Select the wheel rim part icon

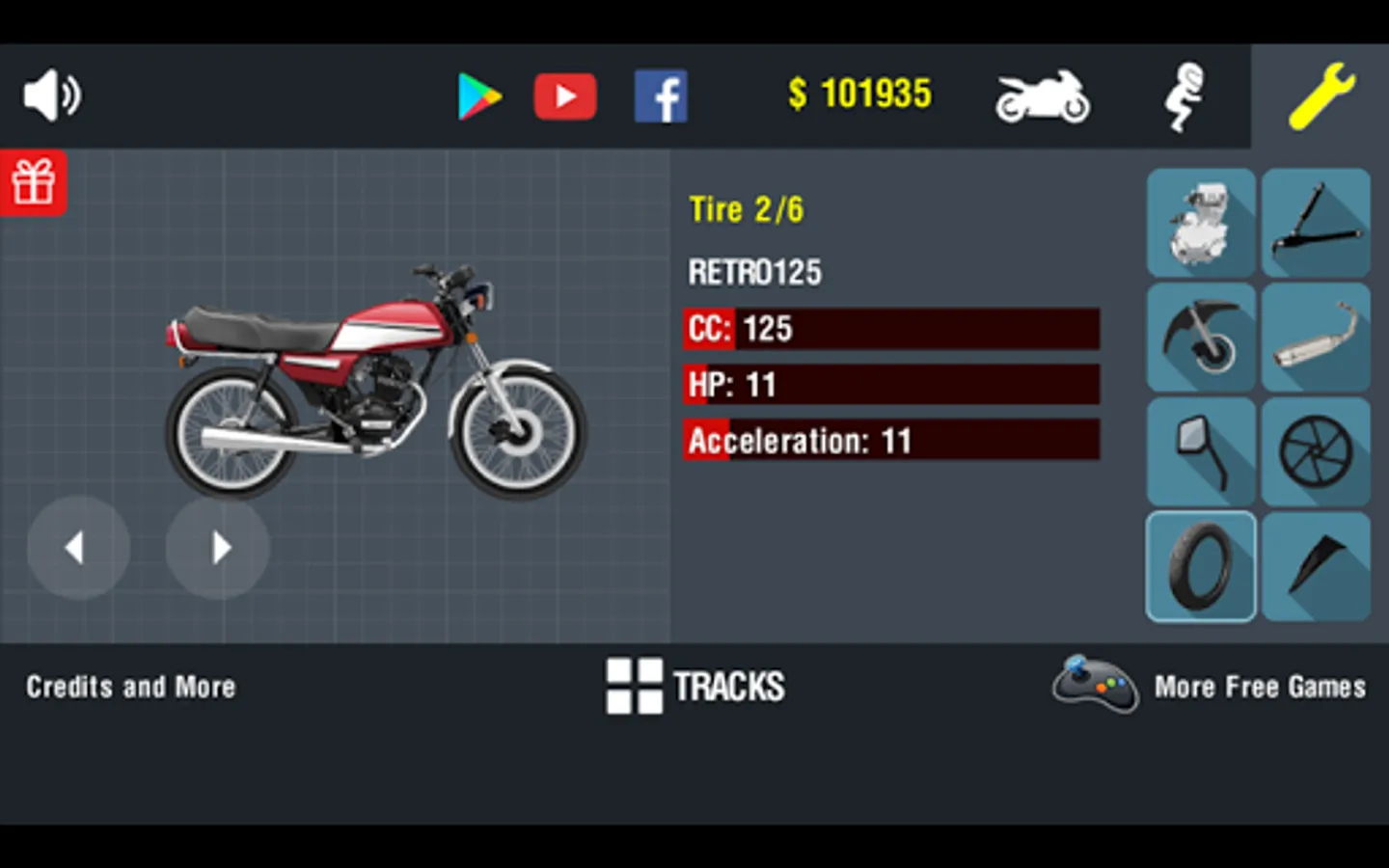point(1316,452)
